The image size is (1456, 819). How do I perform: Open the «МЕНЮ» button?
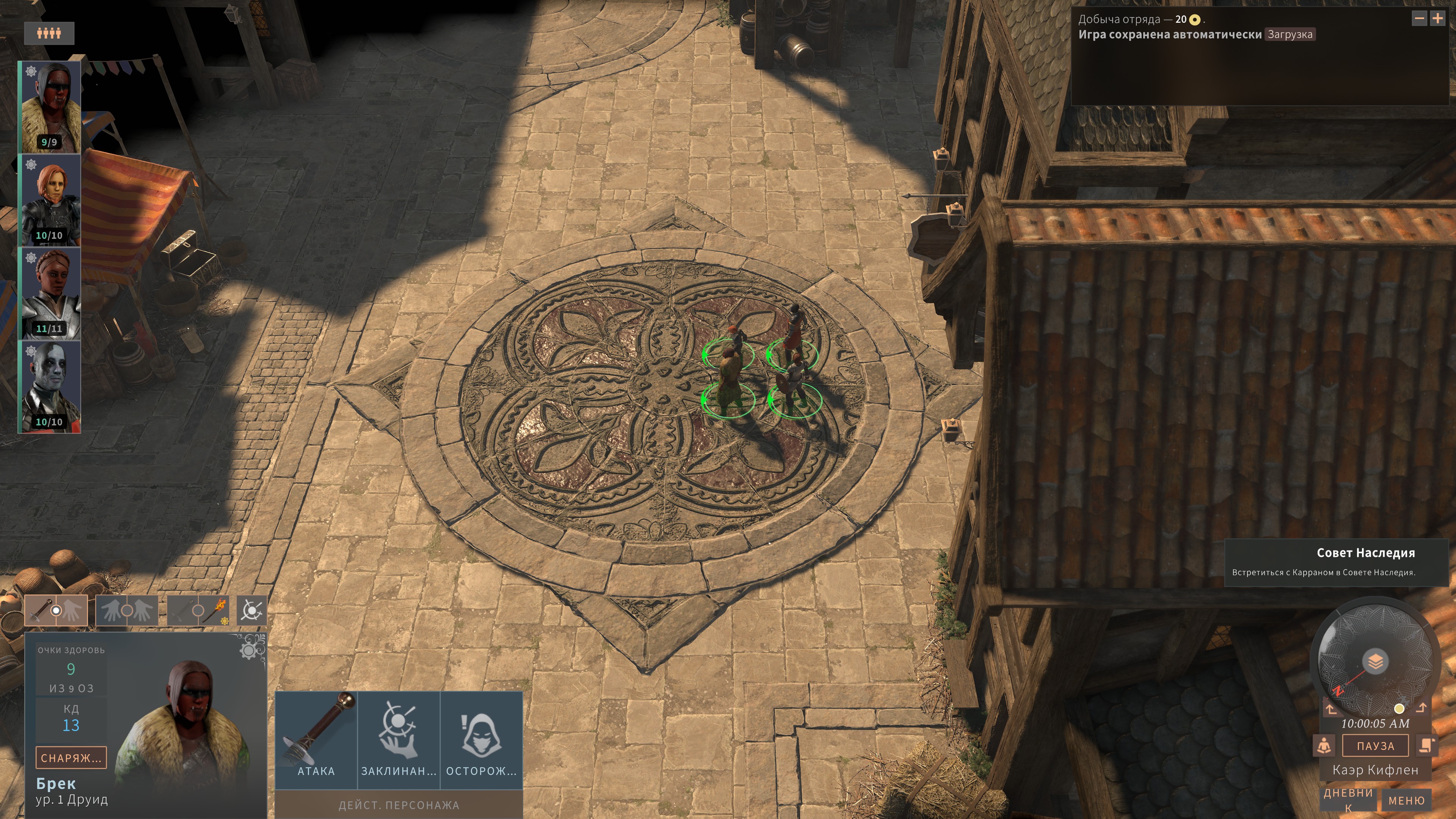pyautogui.click(x=1406, y=800)
